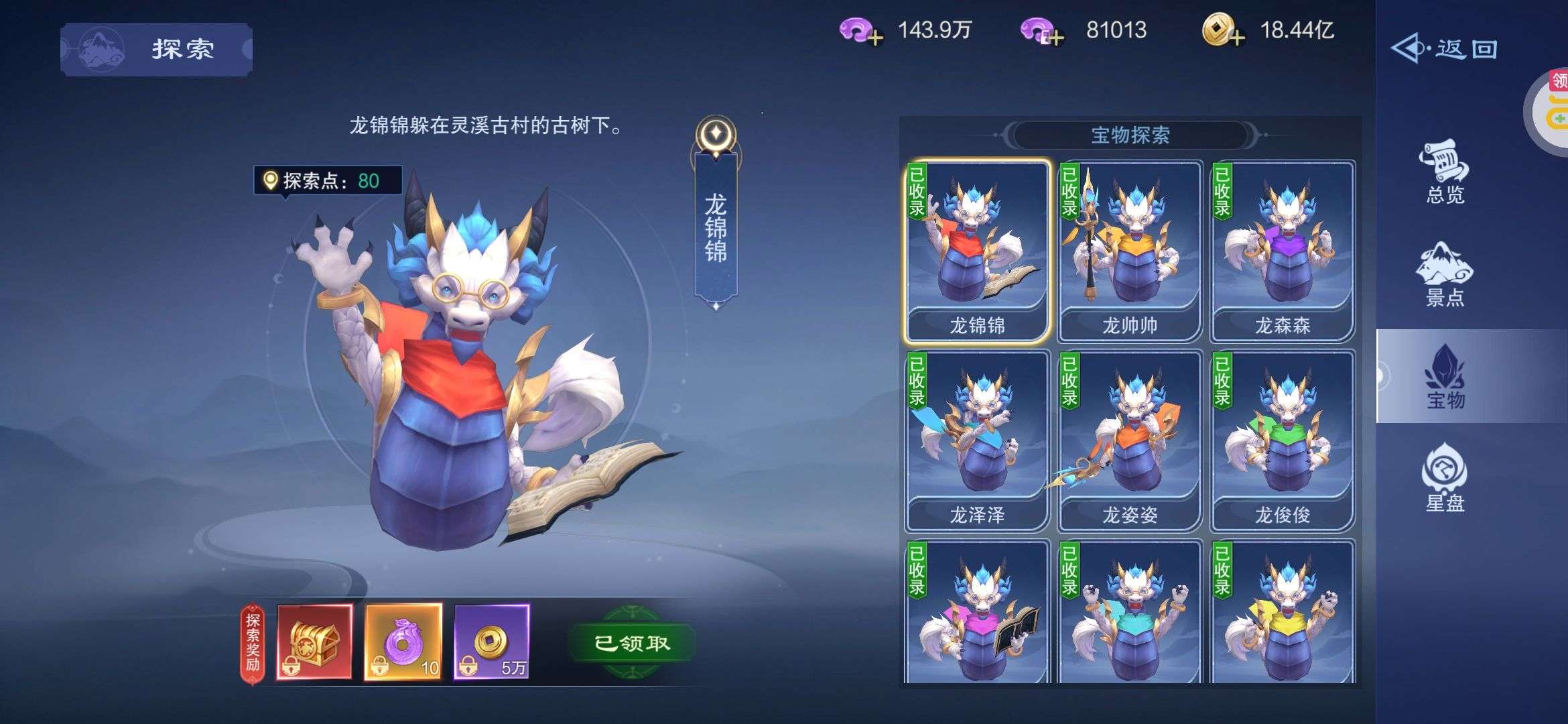The image size is (1568, 724).
Task: Click the treasure chest exploration reward icon
Action: 312,640
